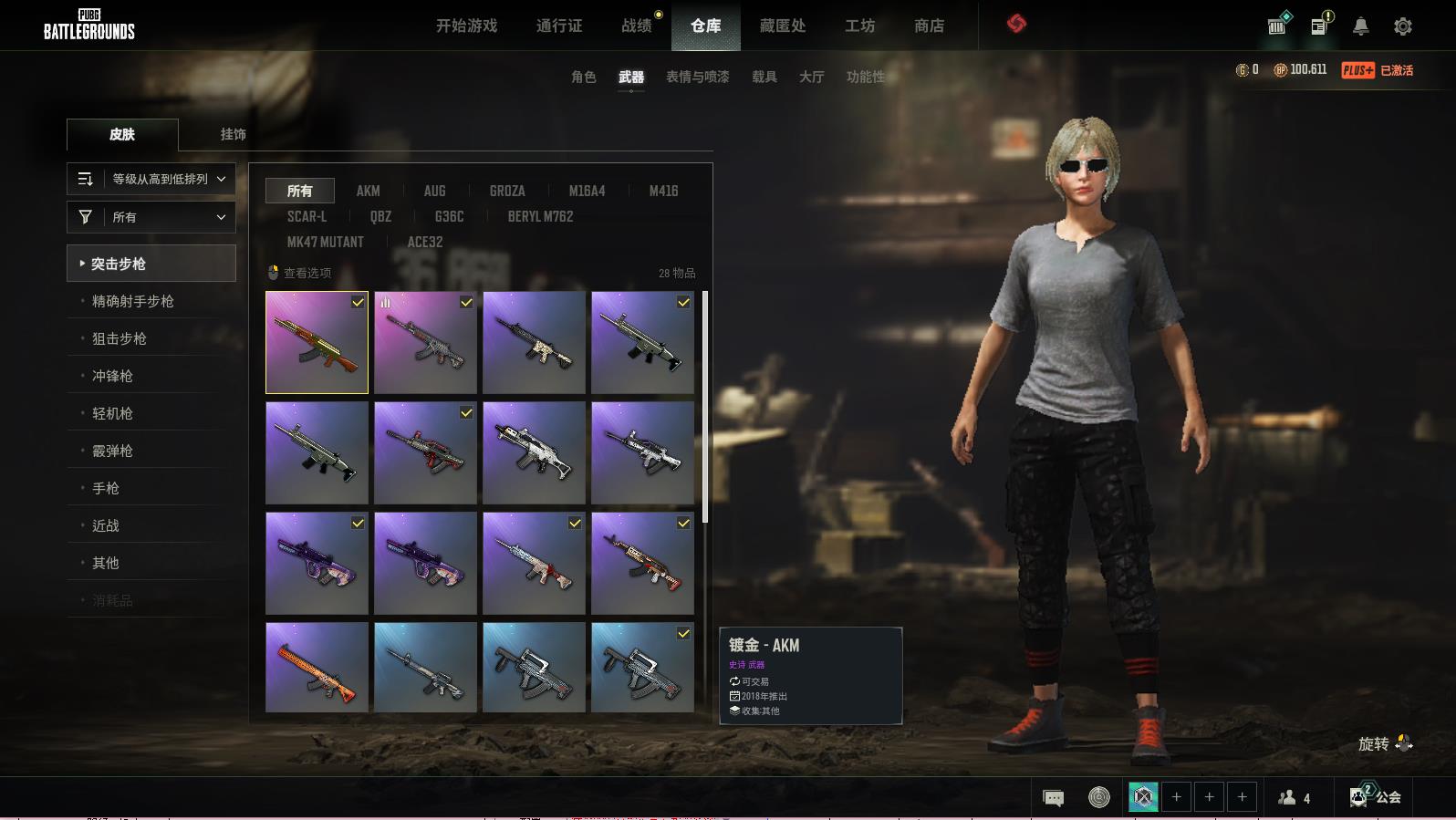Open the 所有 filter dropdown
The image size is (1456, 820).
(151, 217)
